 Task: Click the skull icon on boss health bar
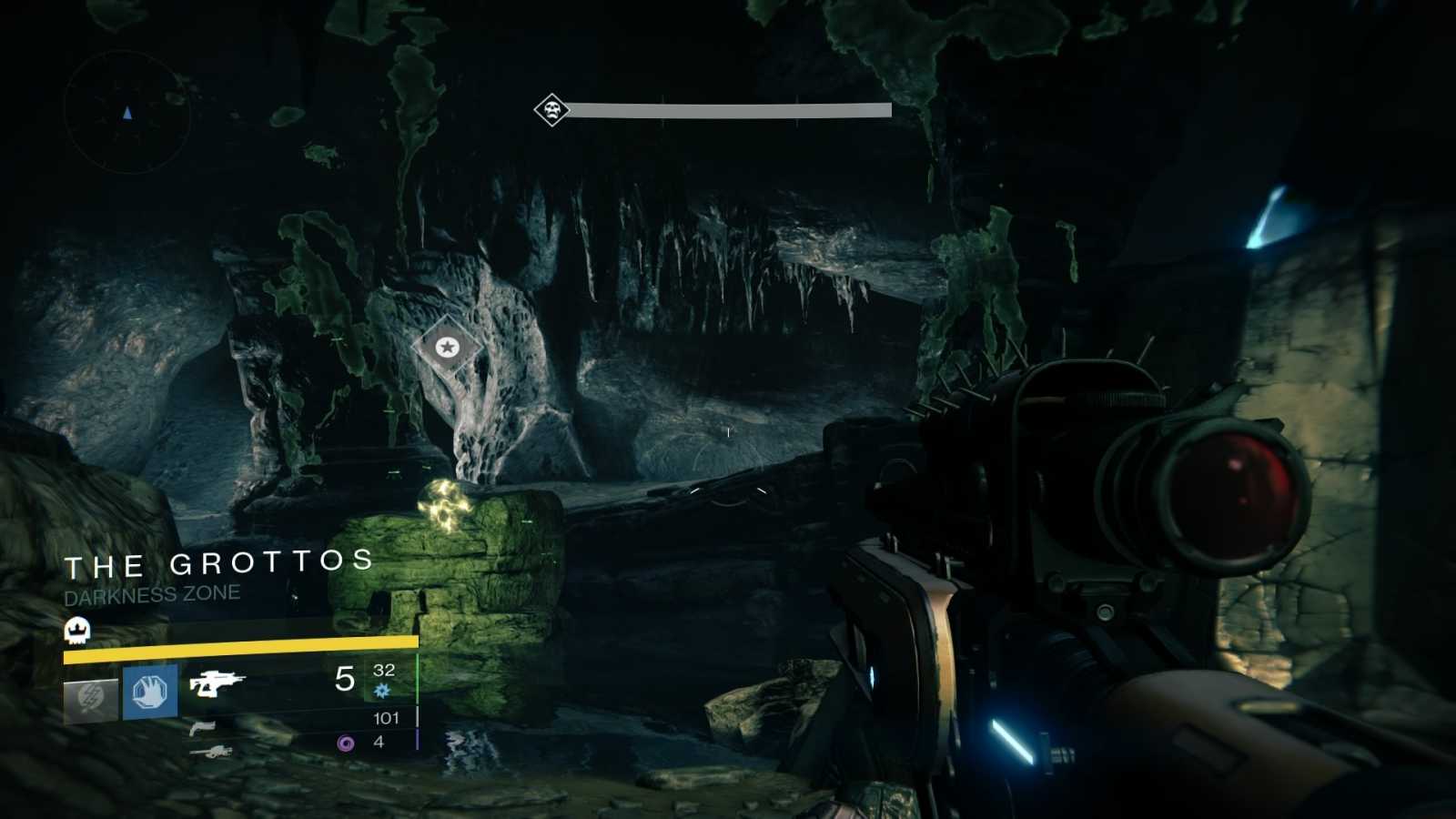click(x=551, y=109)
